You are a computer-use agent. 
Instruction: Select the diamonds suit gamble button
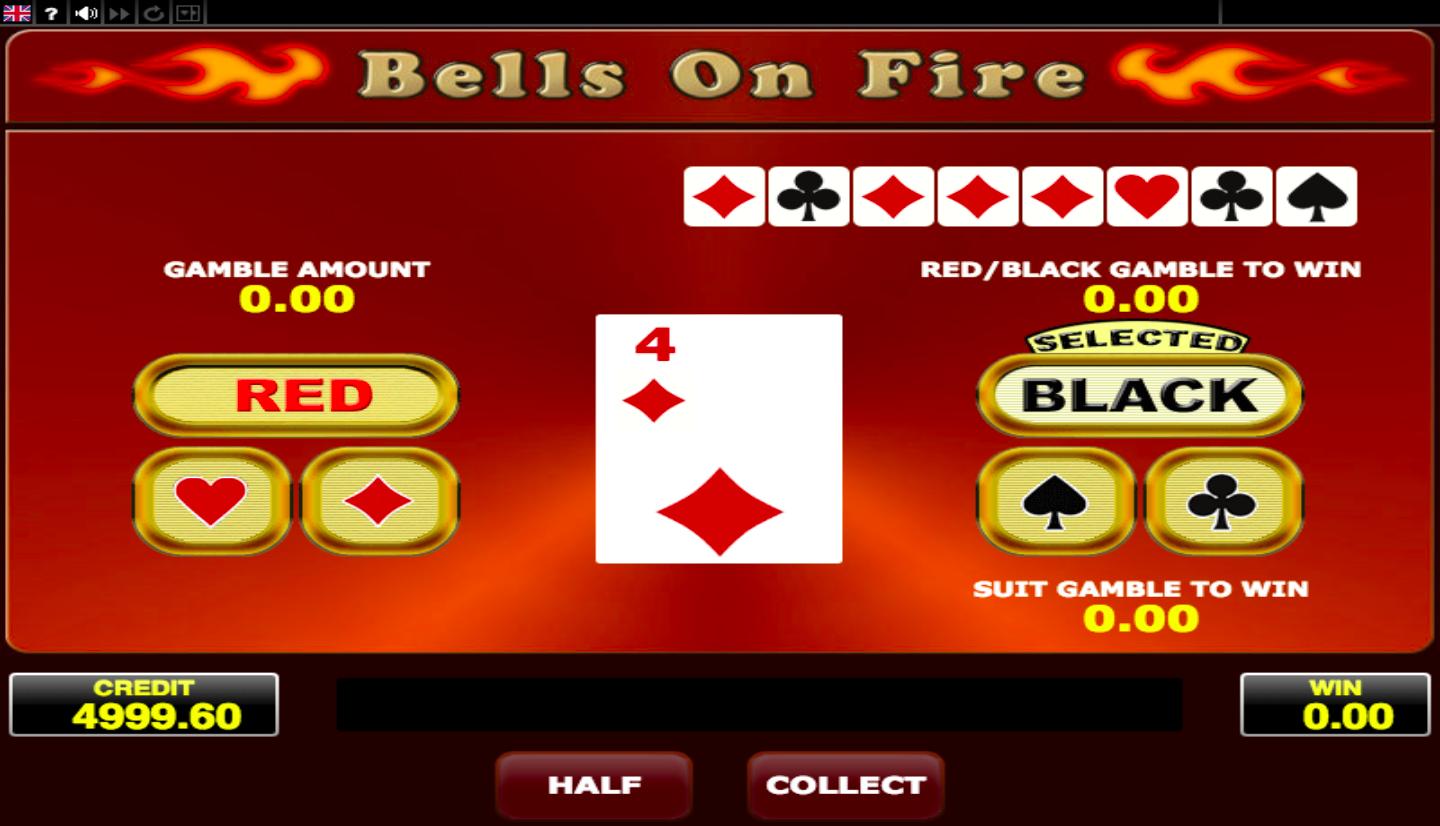coord(378,503)
